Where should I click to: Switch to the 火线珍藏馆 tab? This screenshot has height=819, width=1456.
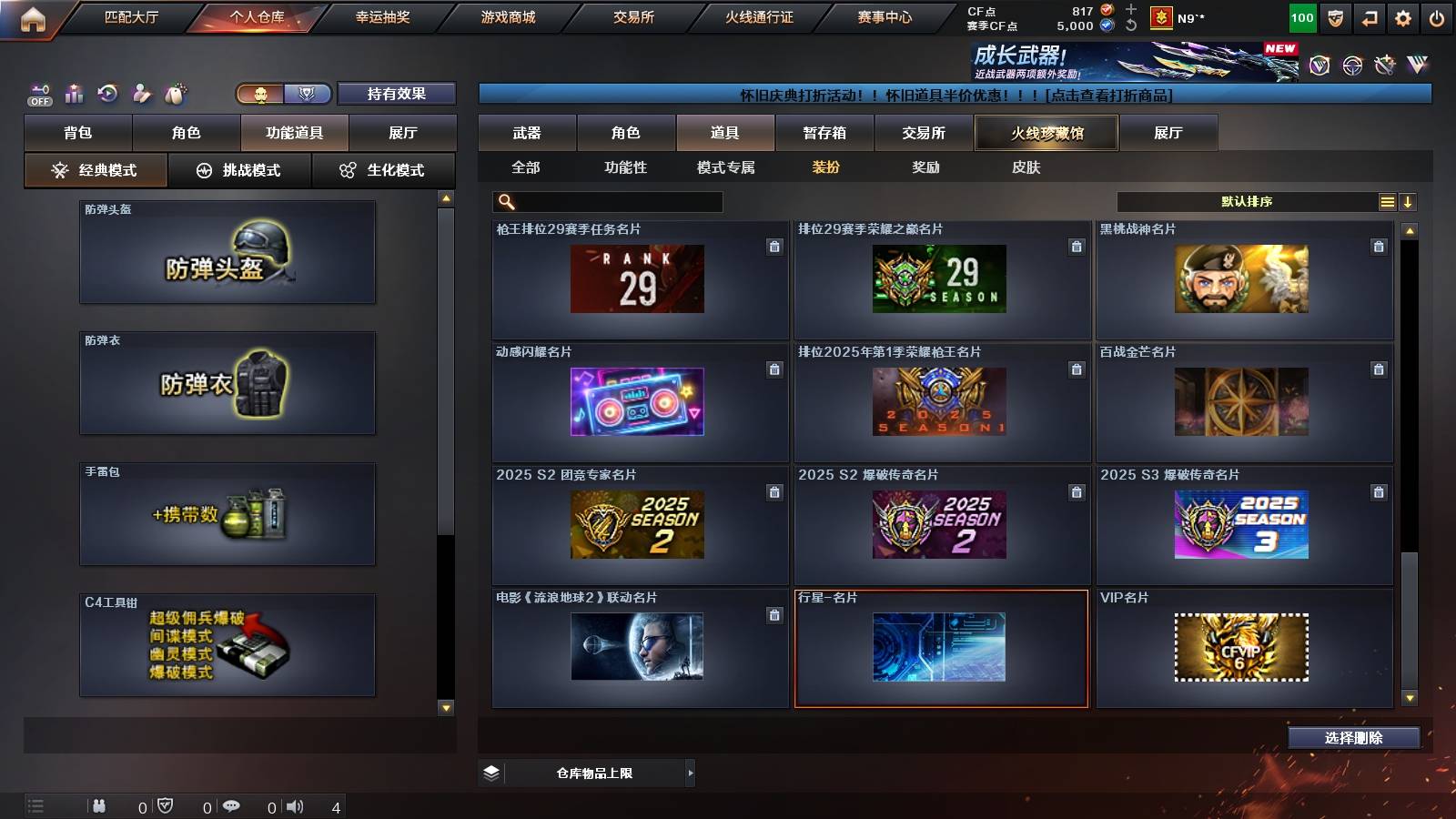(x=1045, y=132)
